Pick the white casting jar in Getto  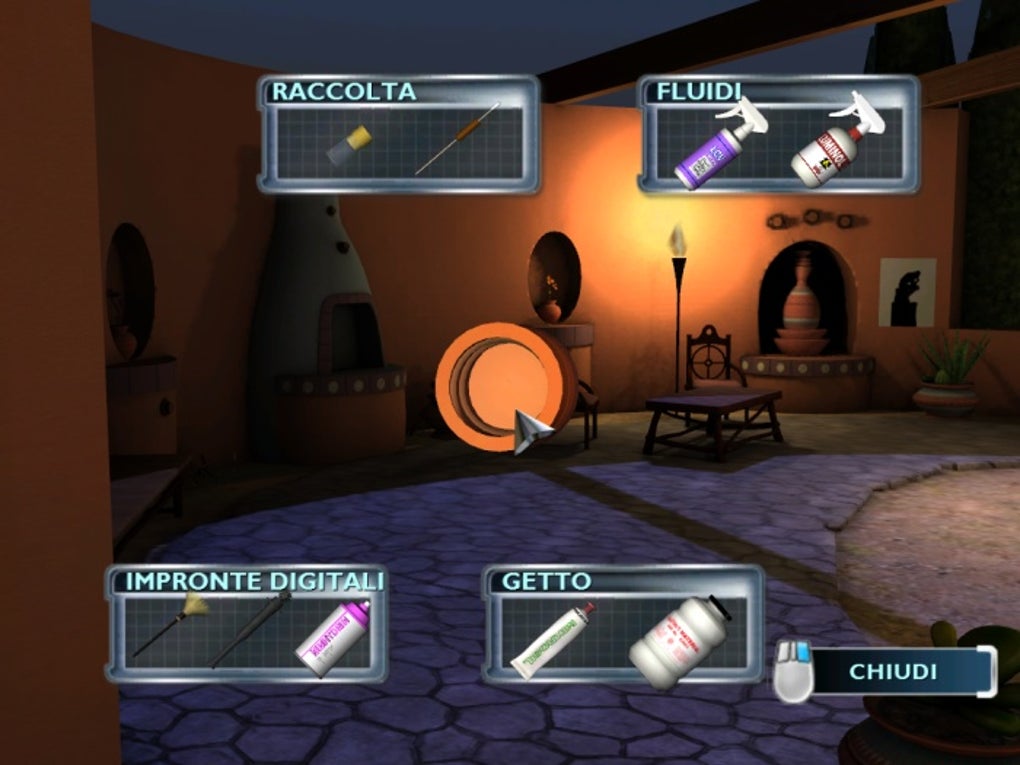[x=679, y=640]
